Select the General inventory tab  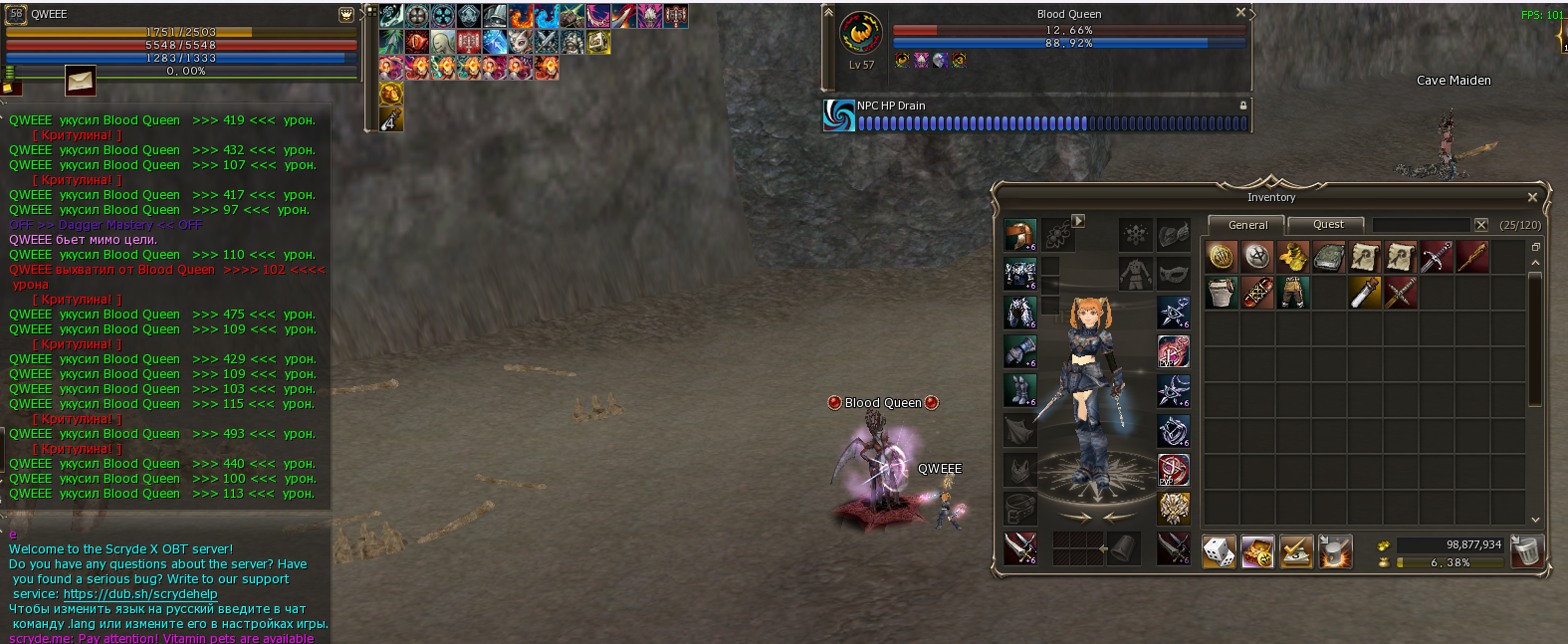click(x=1247, y=225)
